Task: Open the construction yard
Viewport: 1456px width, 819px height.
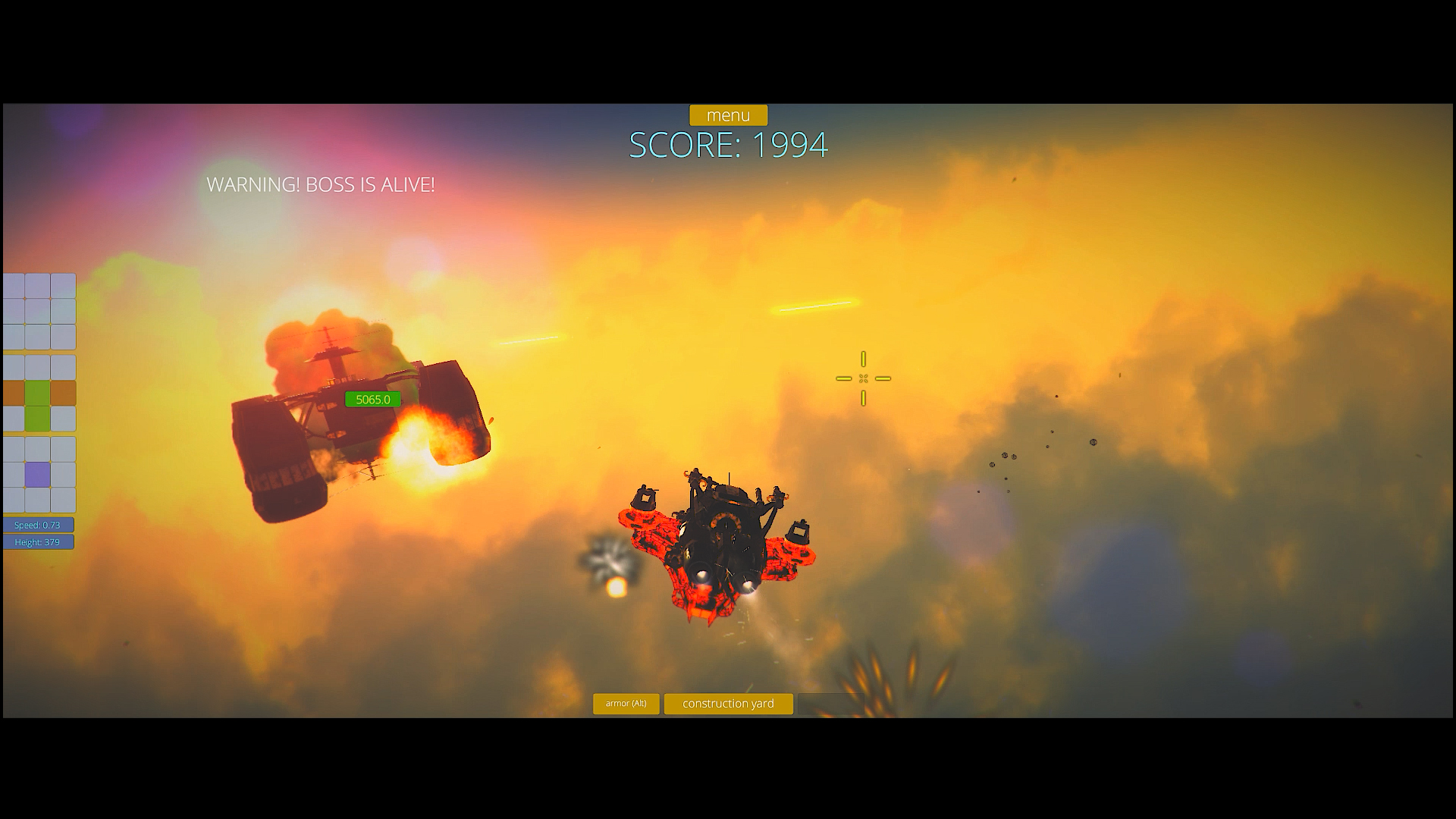Action: 728,704
